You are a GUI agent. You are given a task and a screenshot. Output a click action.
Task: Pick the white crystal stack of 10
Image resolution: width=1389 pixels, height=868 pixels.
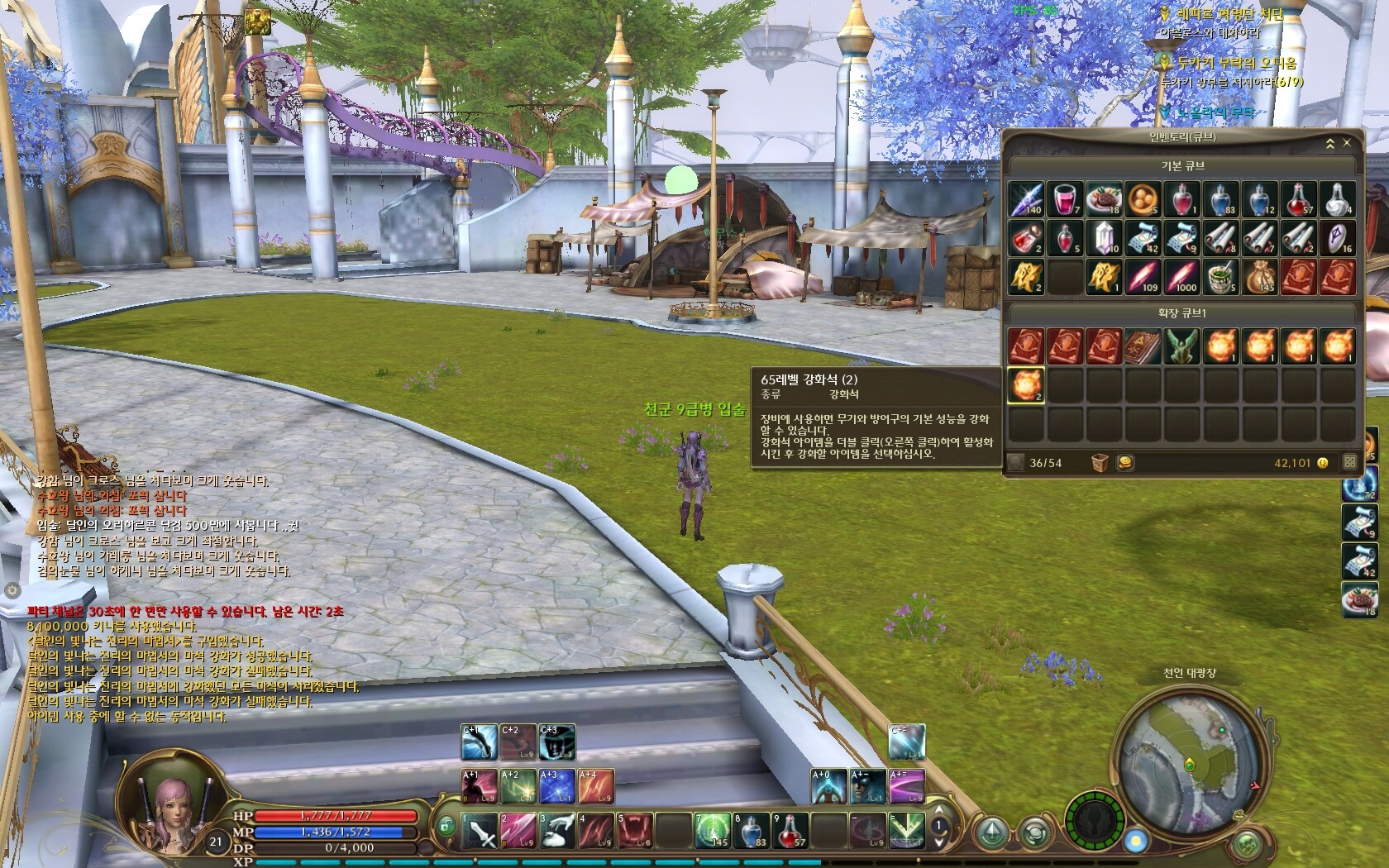pyautogui.click(x=1103, y=238)
